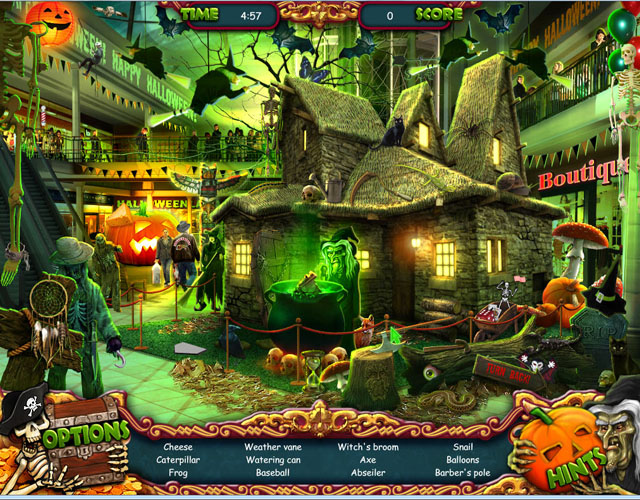
Task: Select Snail from the item list
Action: point(463,447)
